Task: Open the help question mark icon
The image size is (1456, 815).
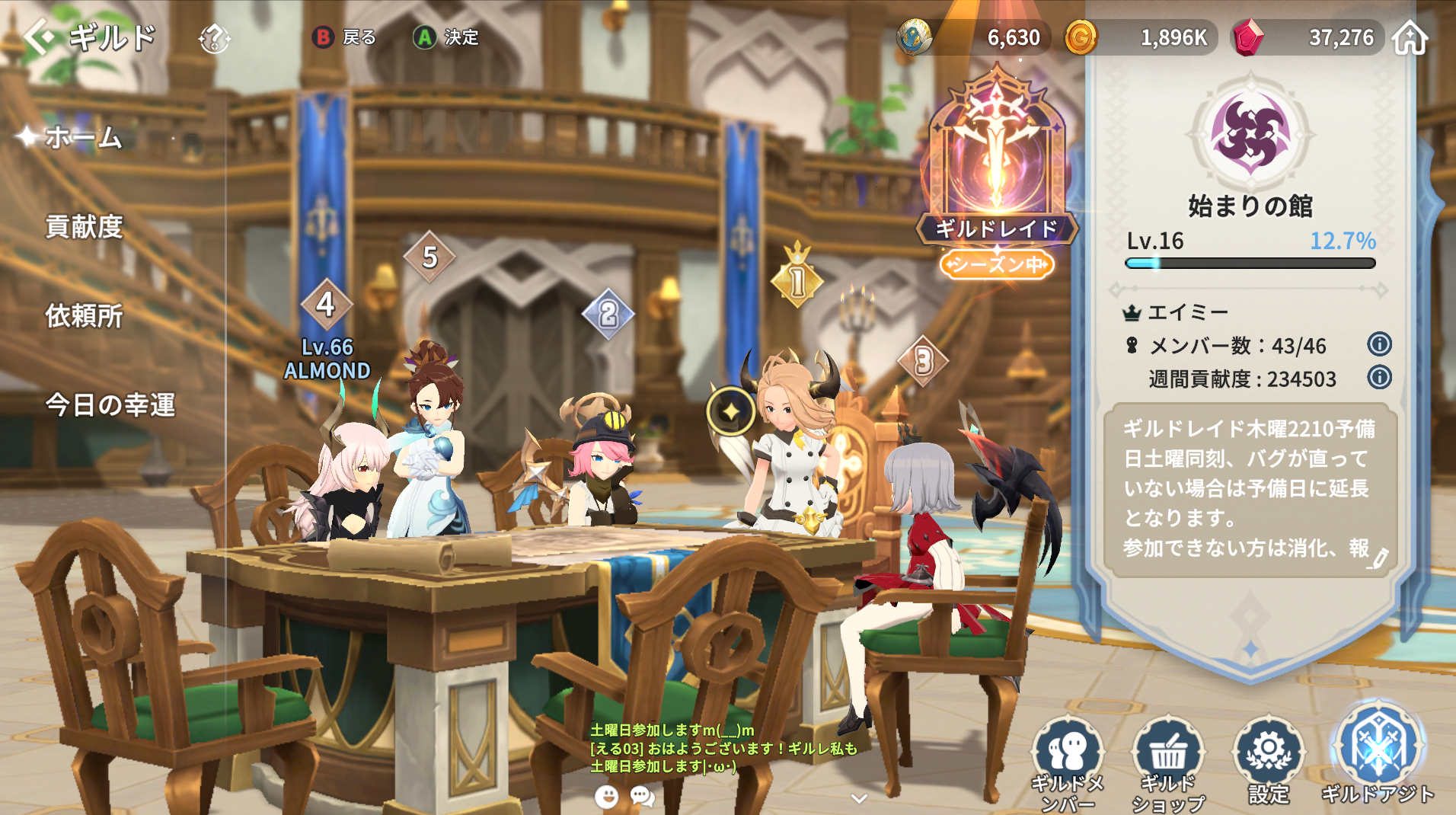Action: pyautogui.click(x=214, y=38)
